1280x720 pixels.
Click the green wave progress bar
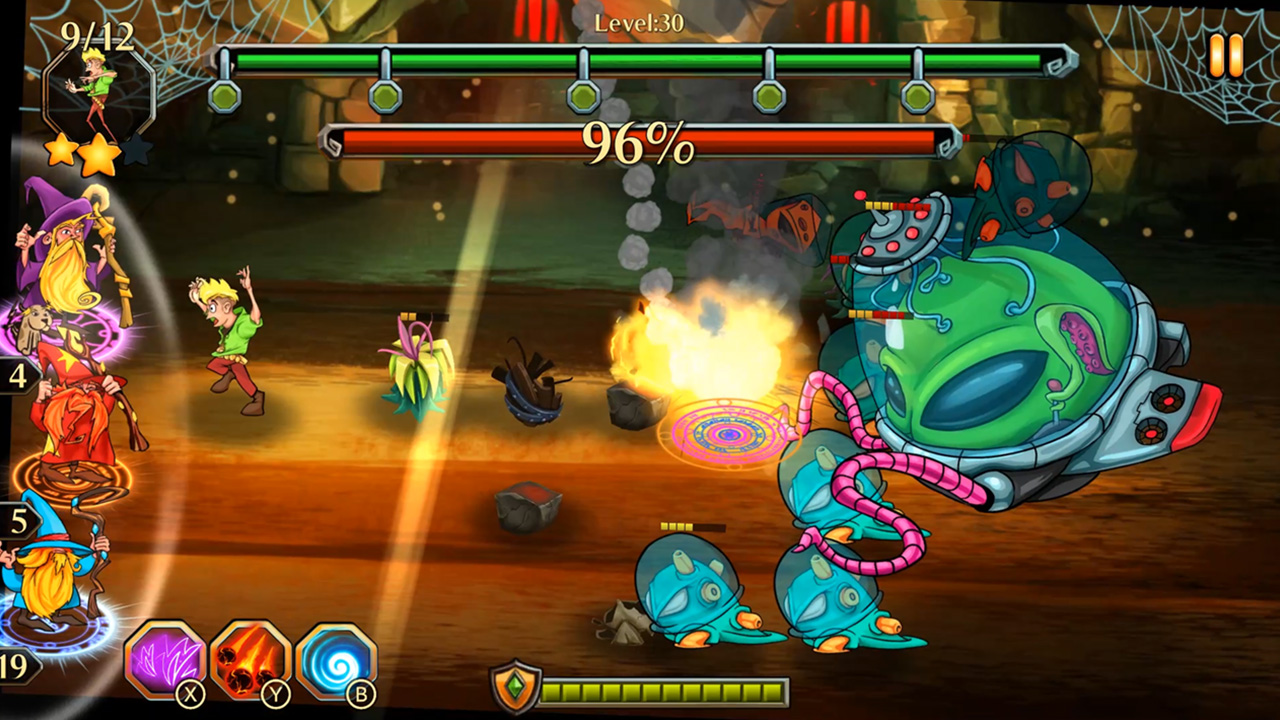(x=640, y=60)
